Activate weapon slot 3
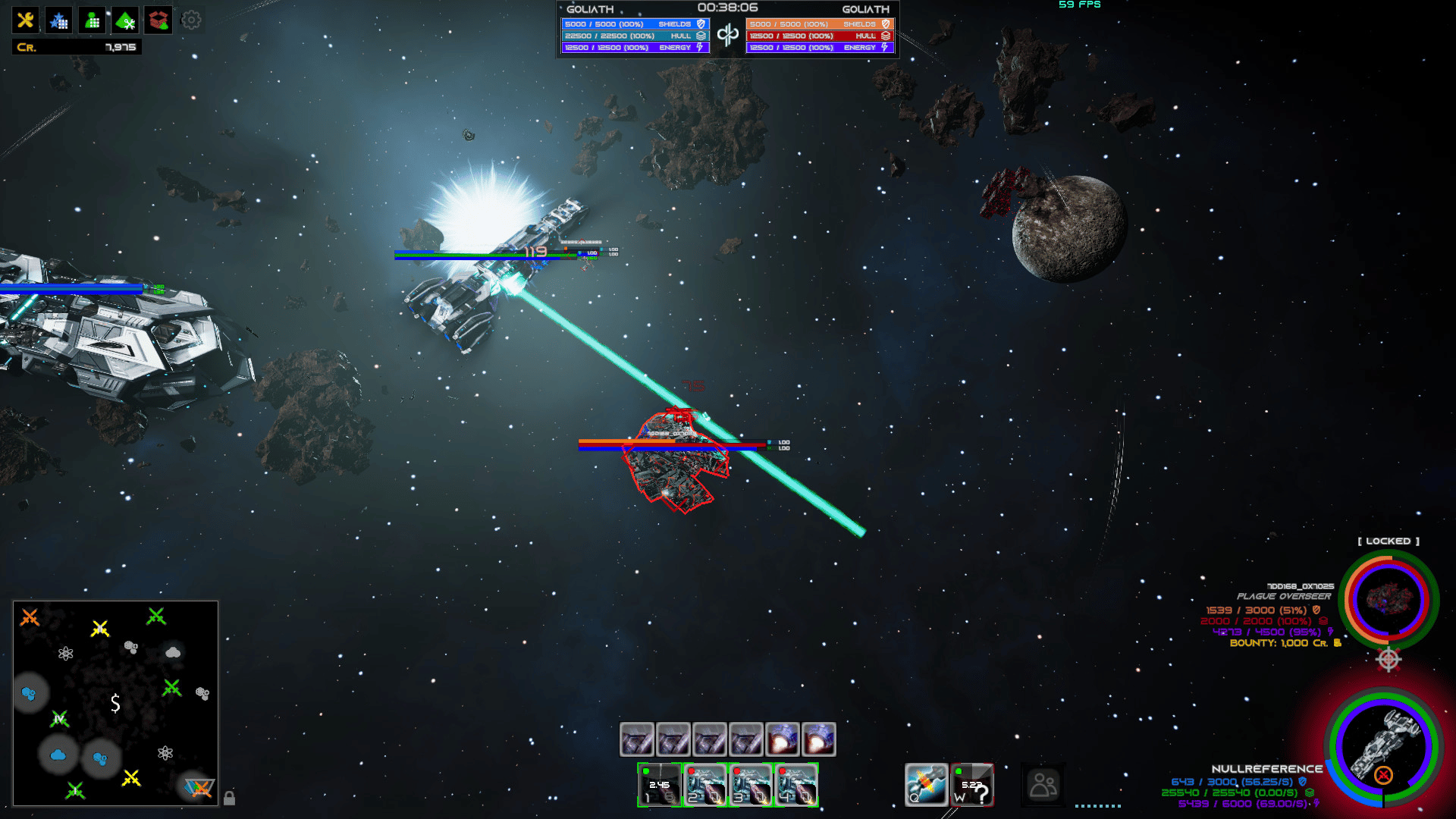 click(751, 785)
